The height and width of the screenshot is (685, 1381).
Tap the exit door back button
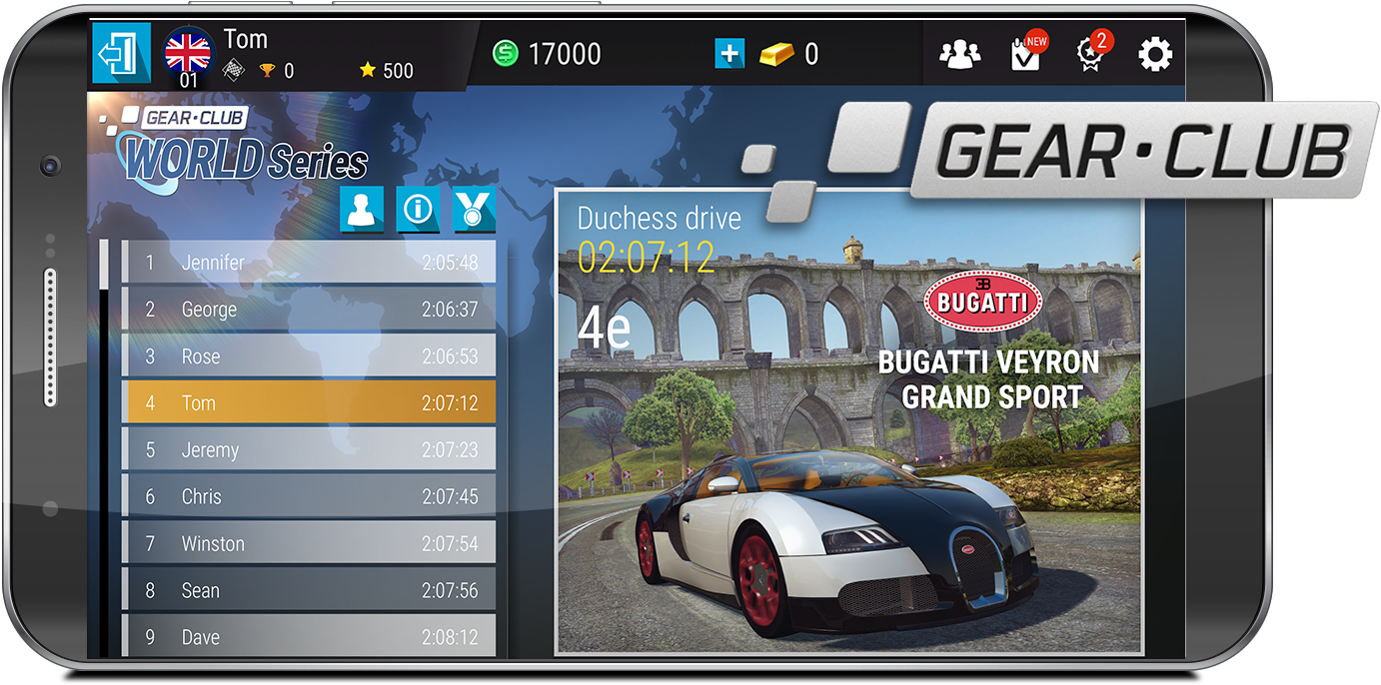click(x=121, y=53)
